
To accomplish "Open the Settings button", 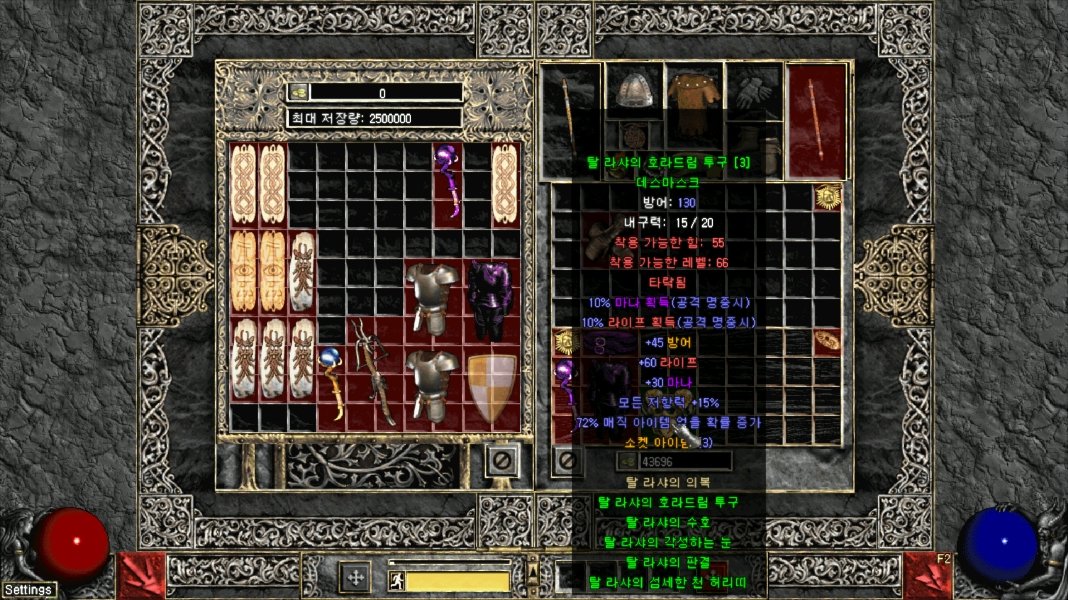I will point(28,590).
